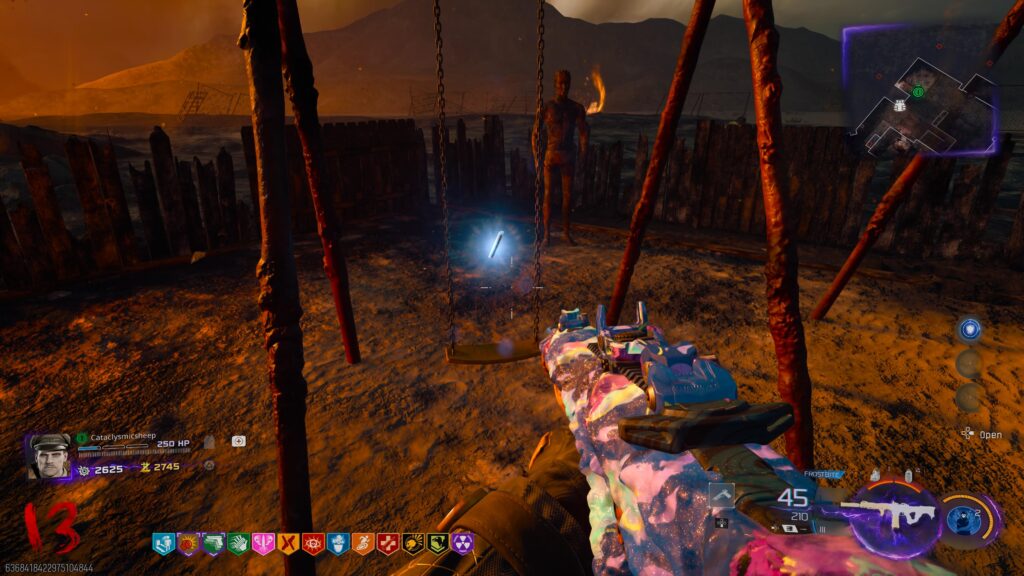The image size is (1024, 576).
Task: Click the minimap in the corner
Action: (x=920, y=92)
